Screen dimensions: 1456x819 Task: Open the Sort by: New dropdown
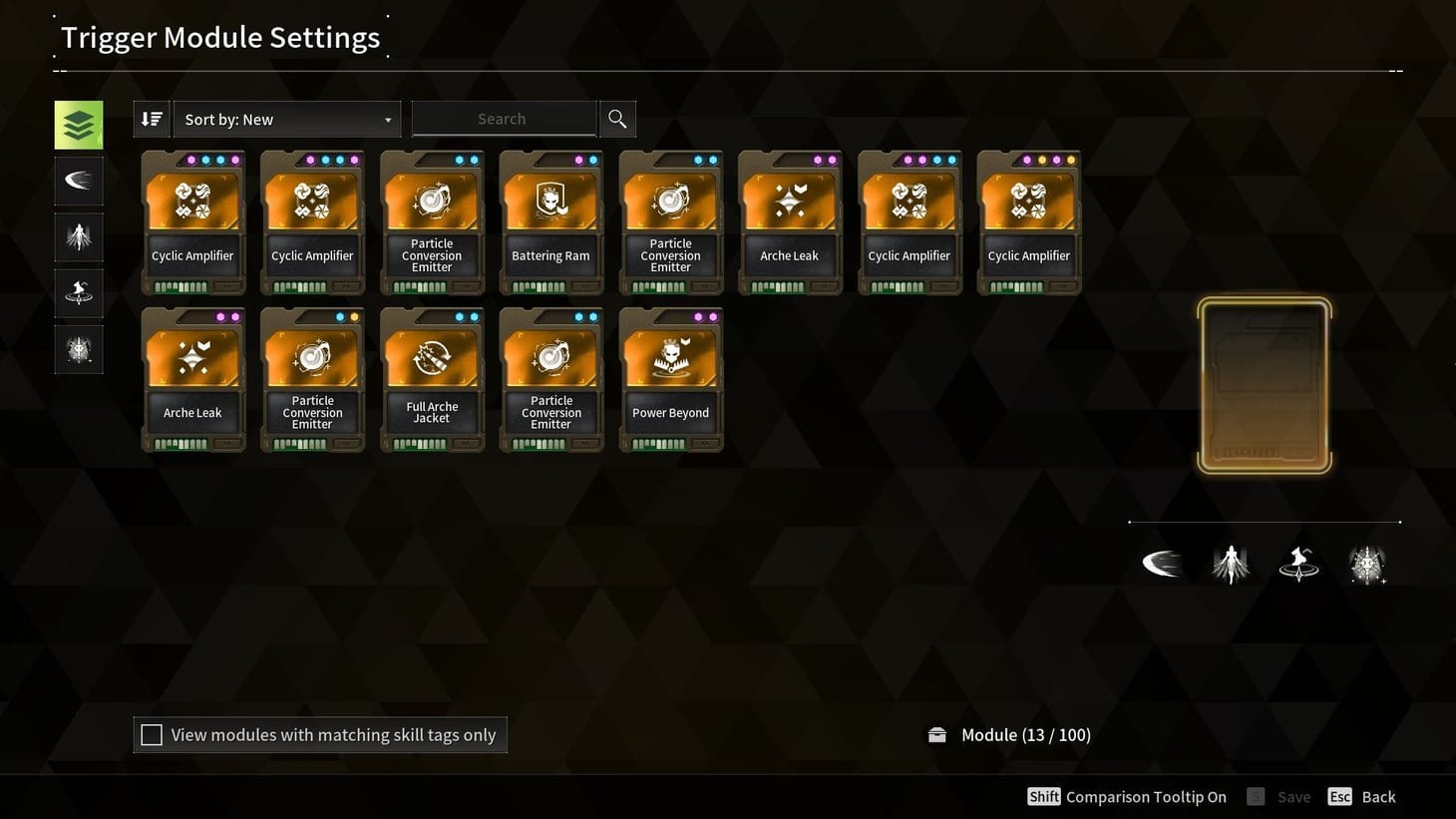click(x=286, y=118)
